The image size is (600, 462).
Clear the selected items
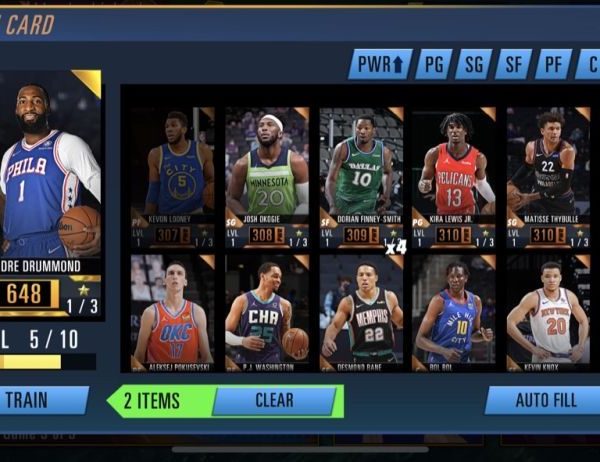(x=274, y=401)
